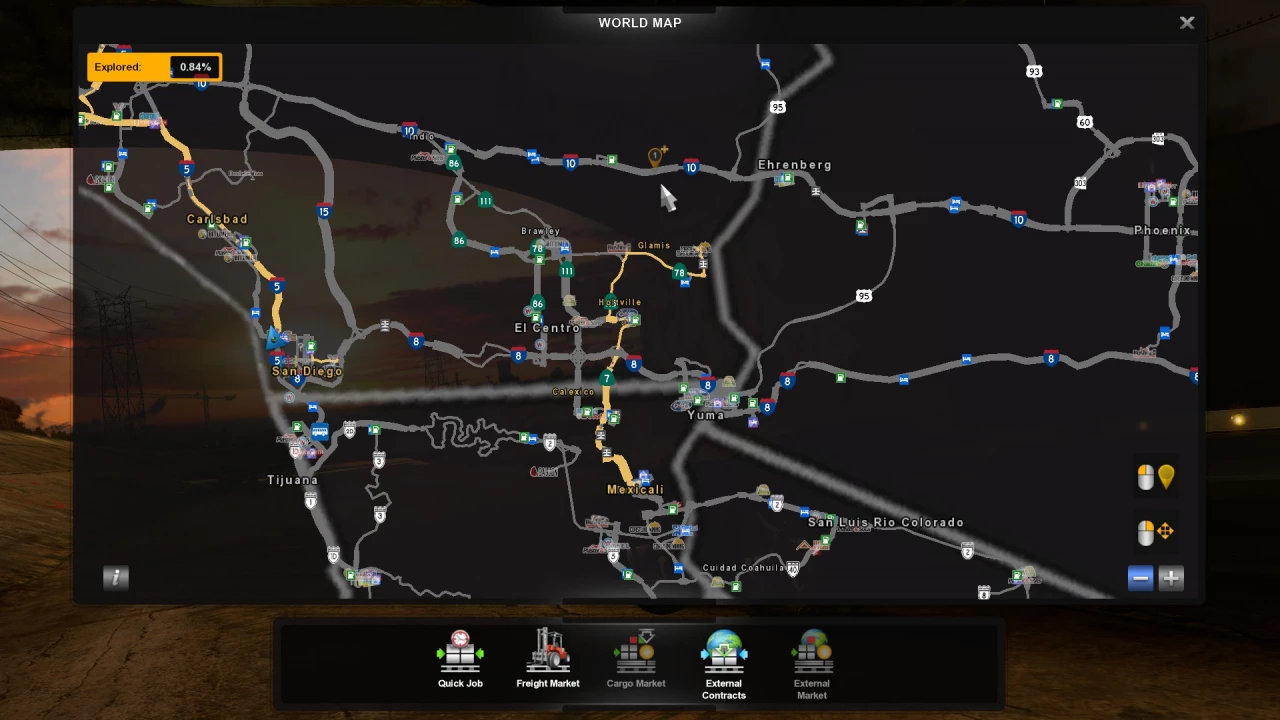Zoom in using the plus button
Viewport: 1280px width, 720px height.
[x=1171, y=578]
